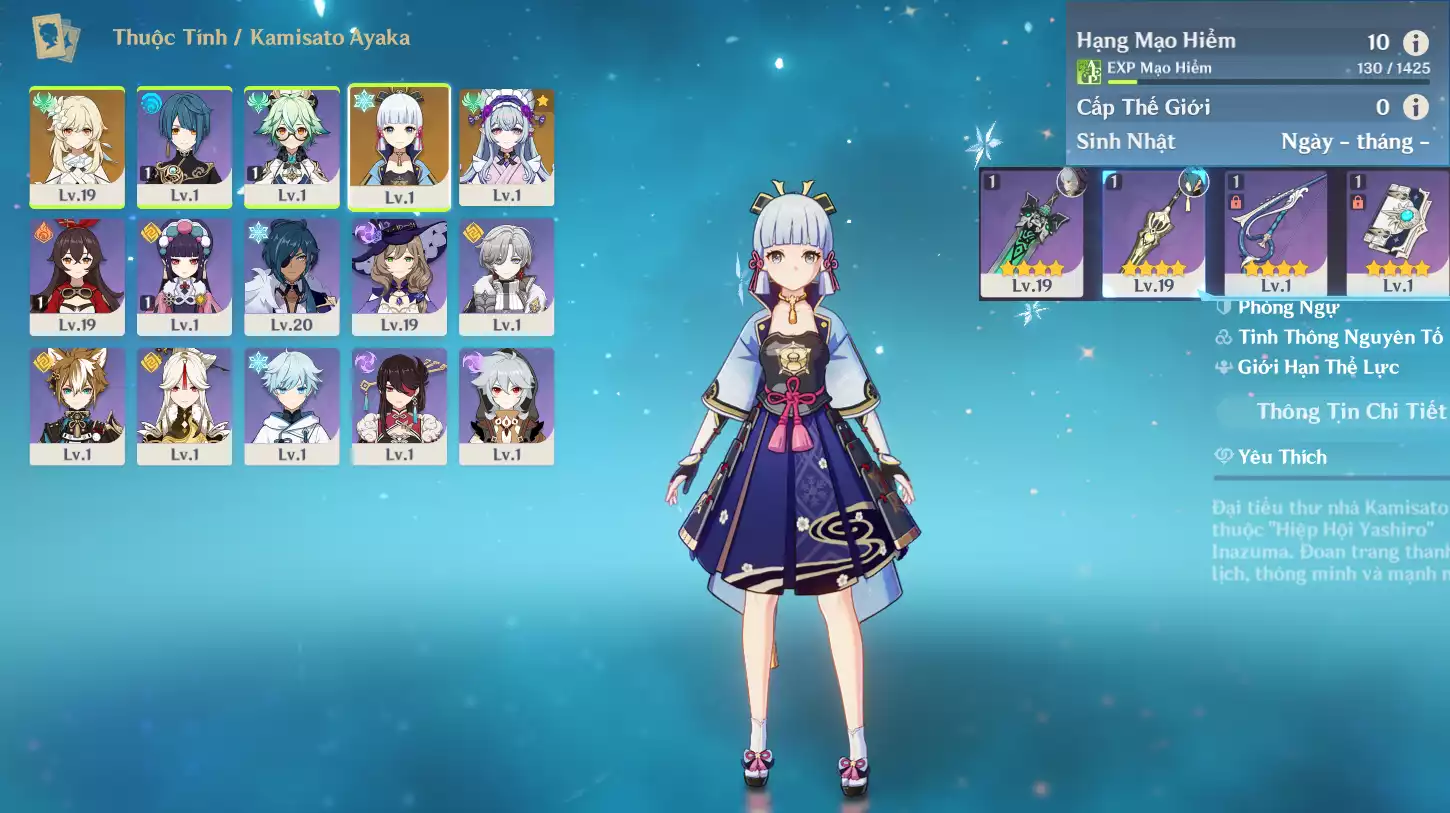Open Thông Tin Chi Tiết details
1450x813 pixels.
pos(1350,411)
